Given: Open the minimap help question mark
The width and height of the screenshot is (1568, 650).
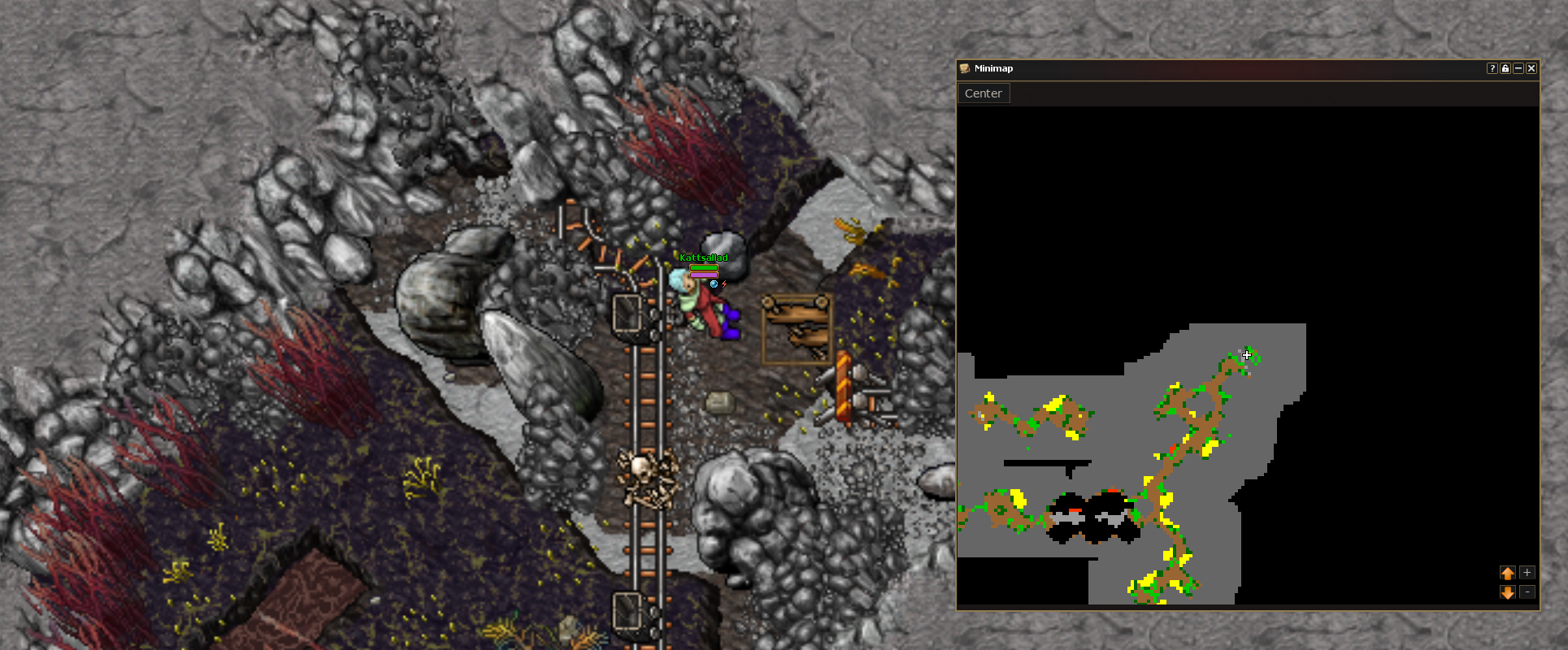Looking at the screenshot, I should tap(1492, 68).
